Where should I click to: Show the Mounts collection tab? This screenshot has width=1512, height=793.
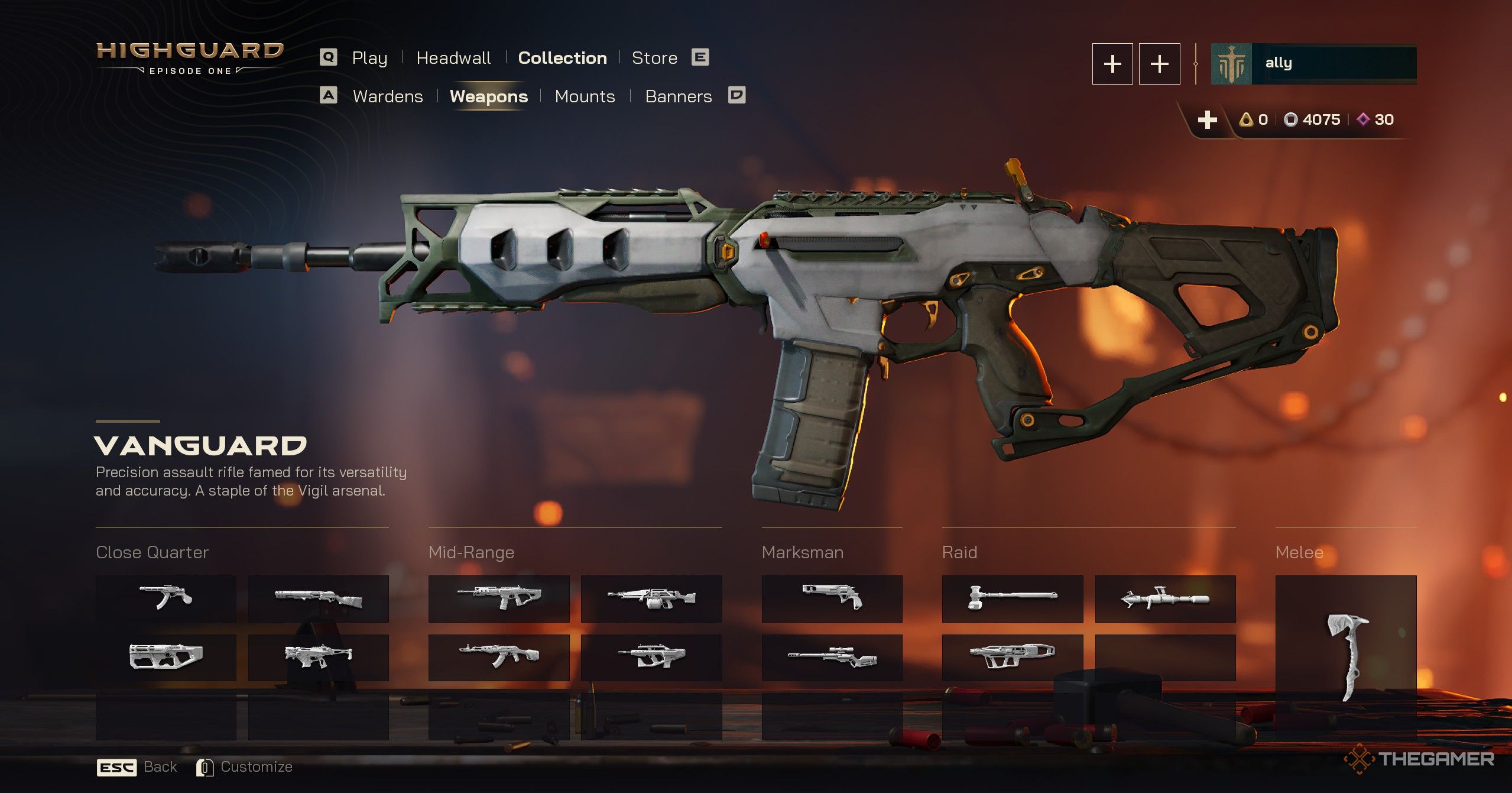(x=585, y=96)
